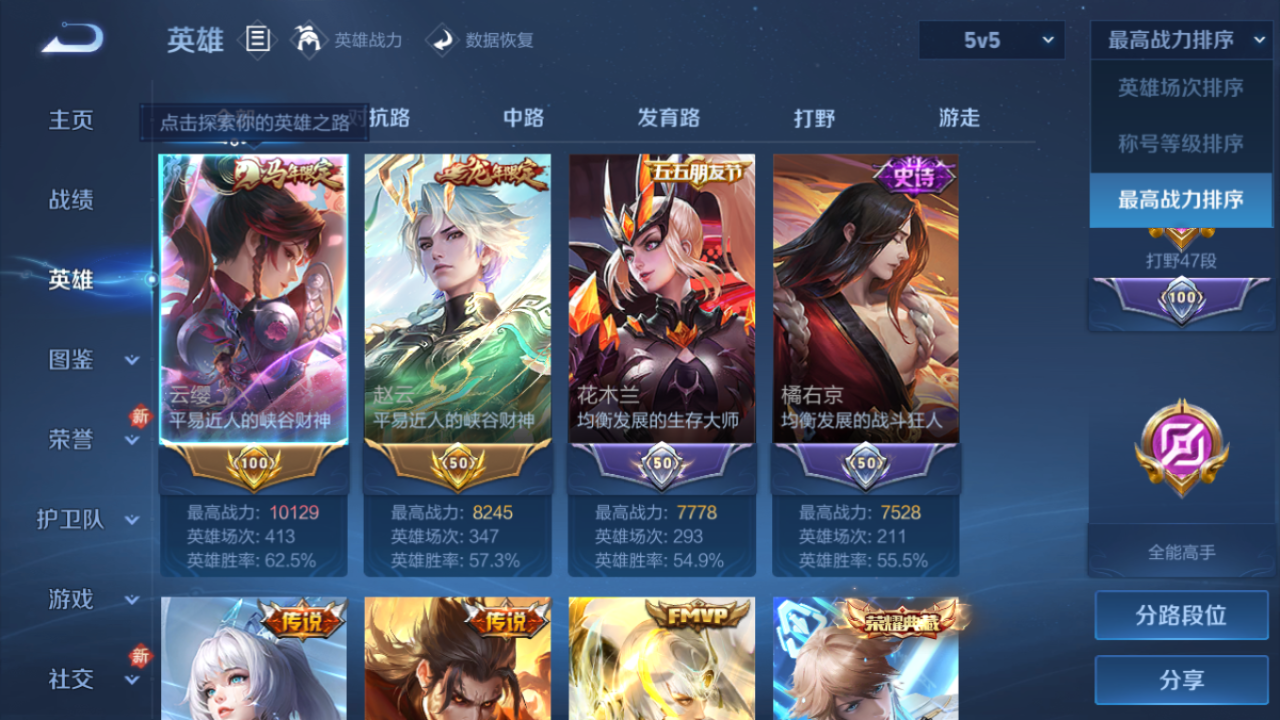Go to 战绩 in the left sidebar
The image size is (1280, 720).
(x=70, y=200)
